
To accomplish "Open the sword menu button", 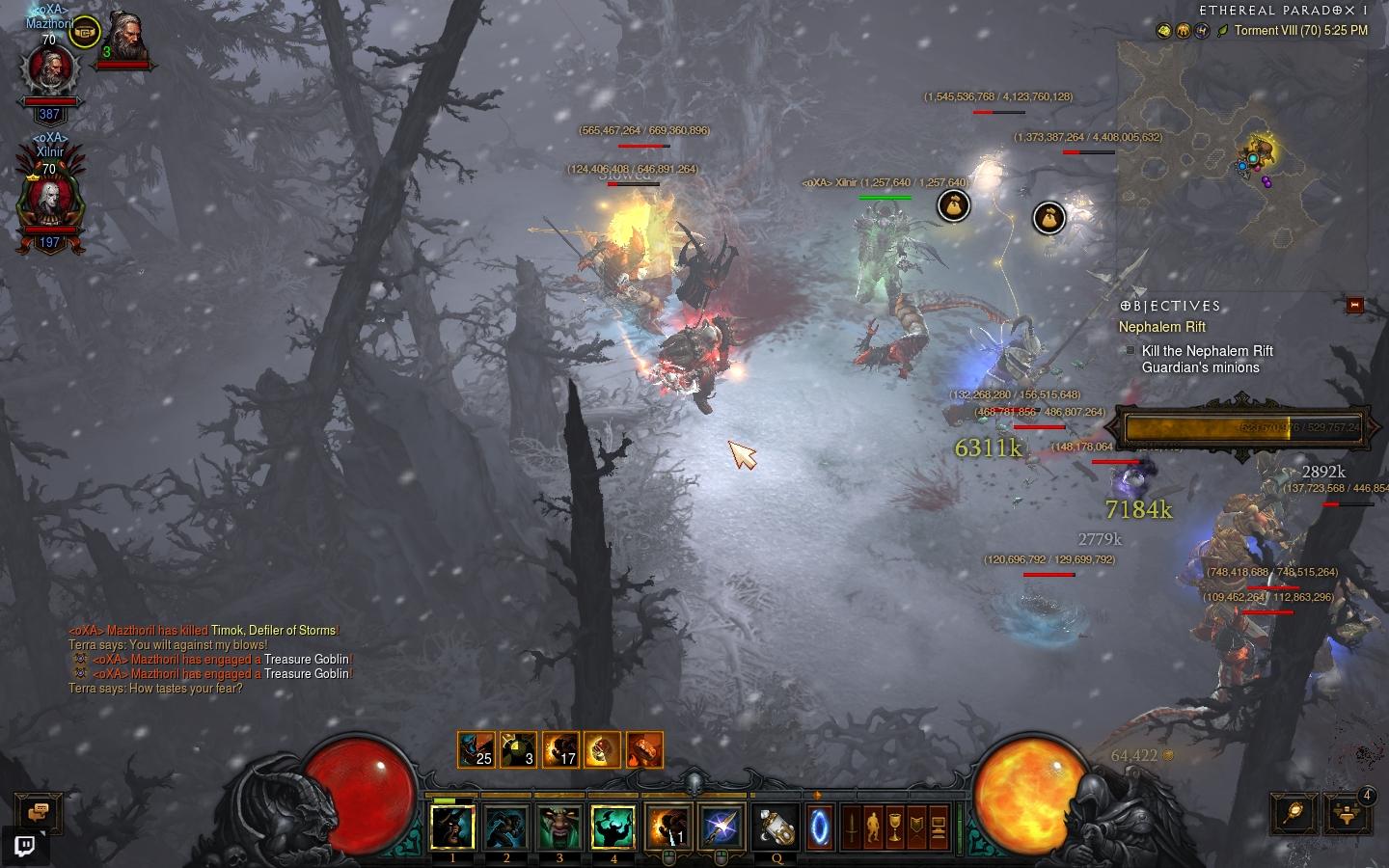I will coord(852,827).
